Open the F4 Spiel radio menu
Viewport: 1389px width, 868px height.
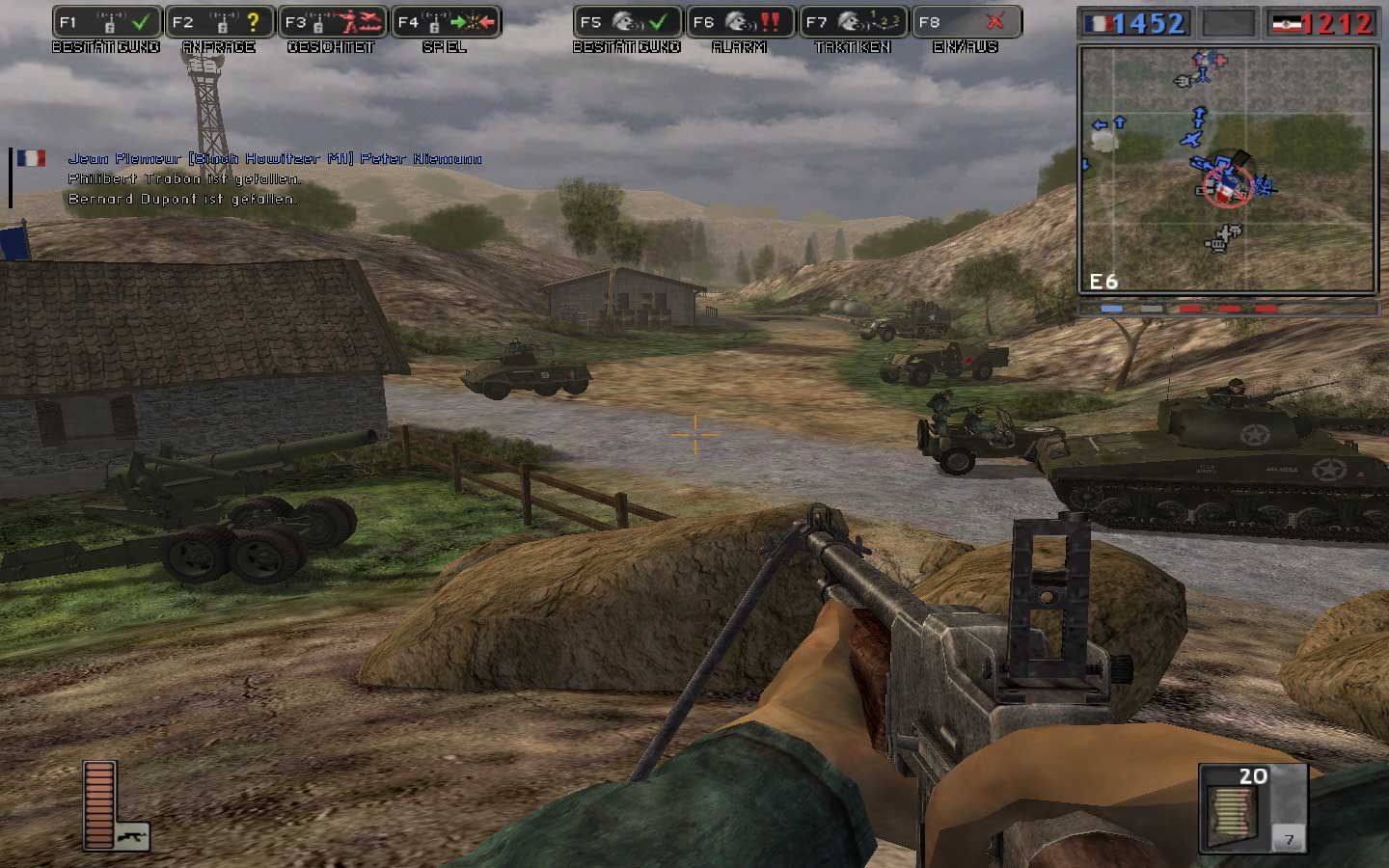click(446, 22)
